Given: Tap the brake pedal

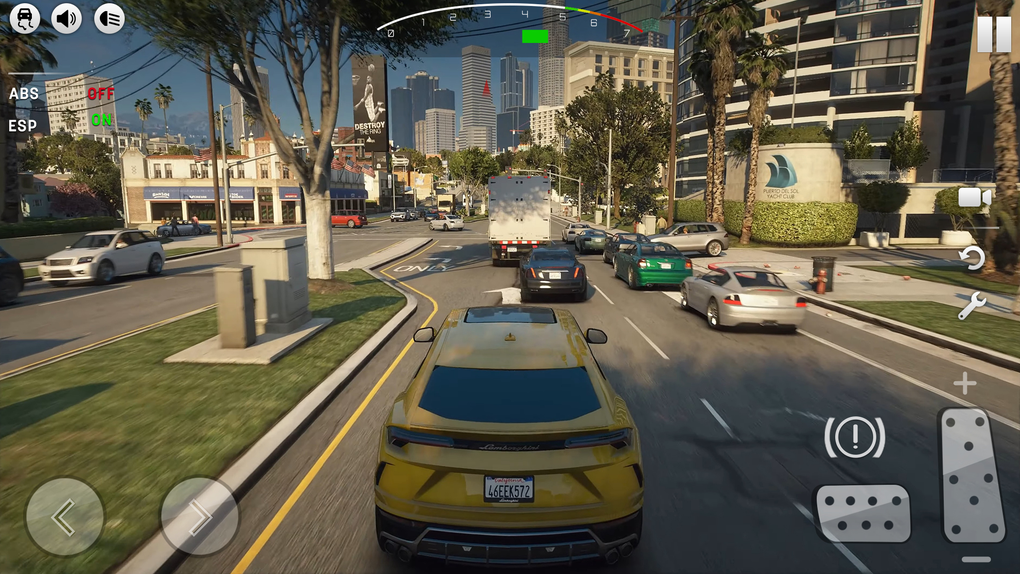Looking at the screenshot, I should [x=862, y=513].
